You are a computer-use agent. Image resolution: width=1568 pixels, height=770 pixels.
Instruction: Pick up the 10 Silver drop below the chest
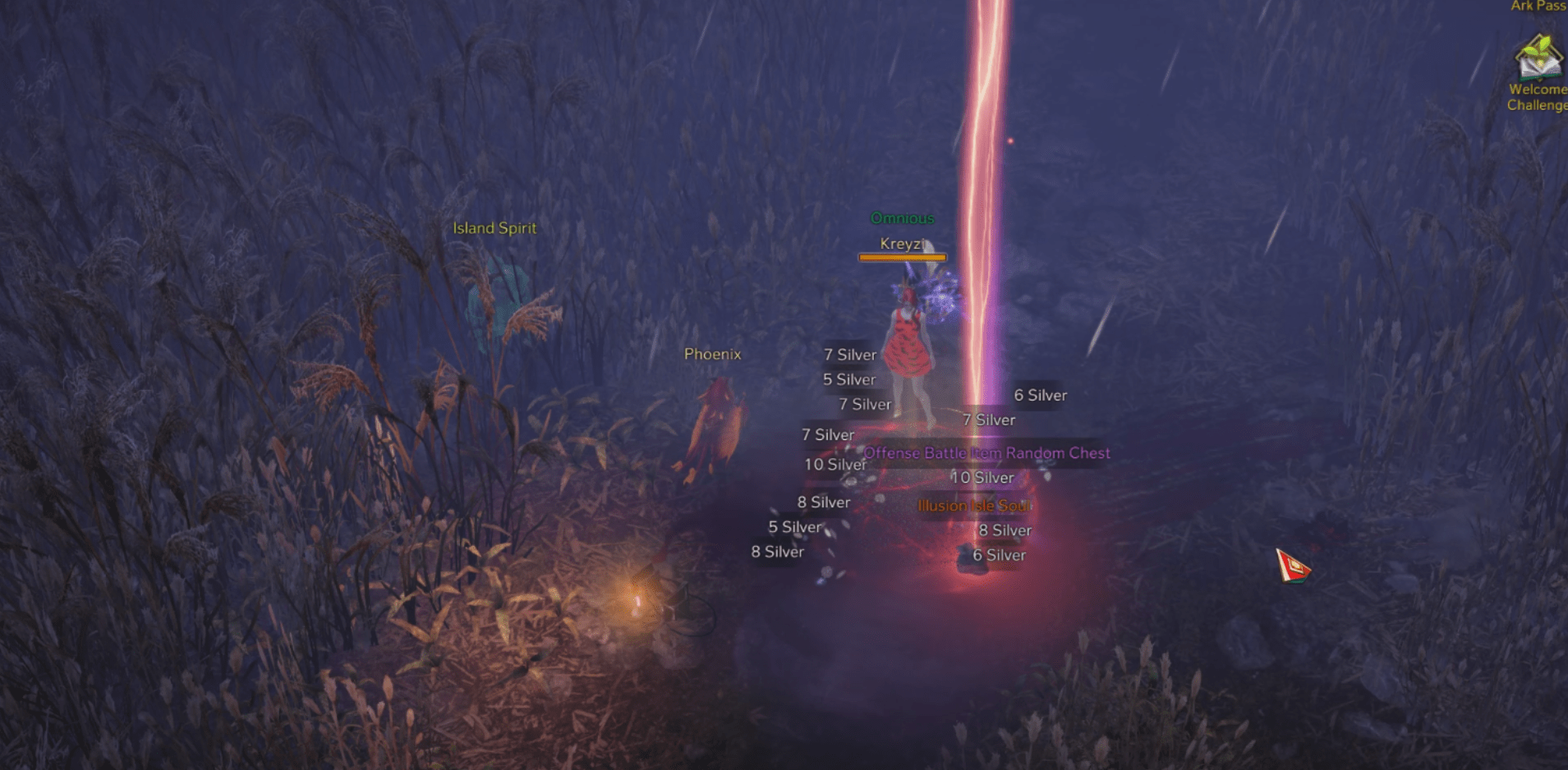click(x=982, y=477)
